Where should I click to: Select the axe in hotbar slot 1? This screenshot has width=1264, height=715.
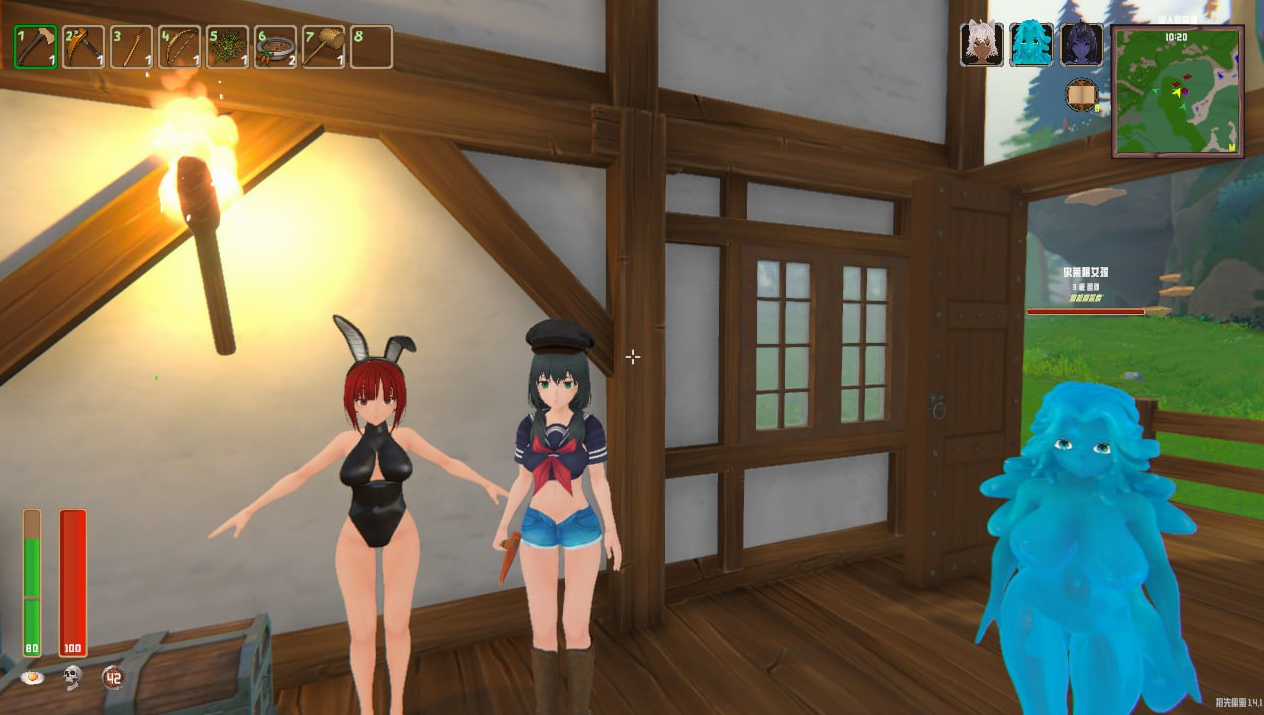pyautogui.click(x=36, y=47)
